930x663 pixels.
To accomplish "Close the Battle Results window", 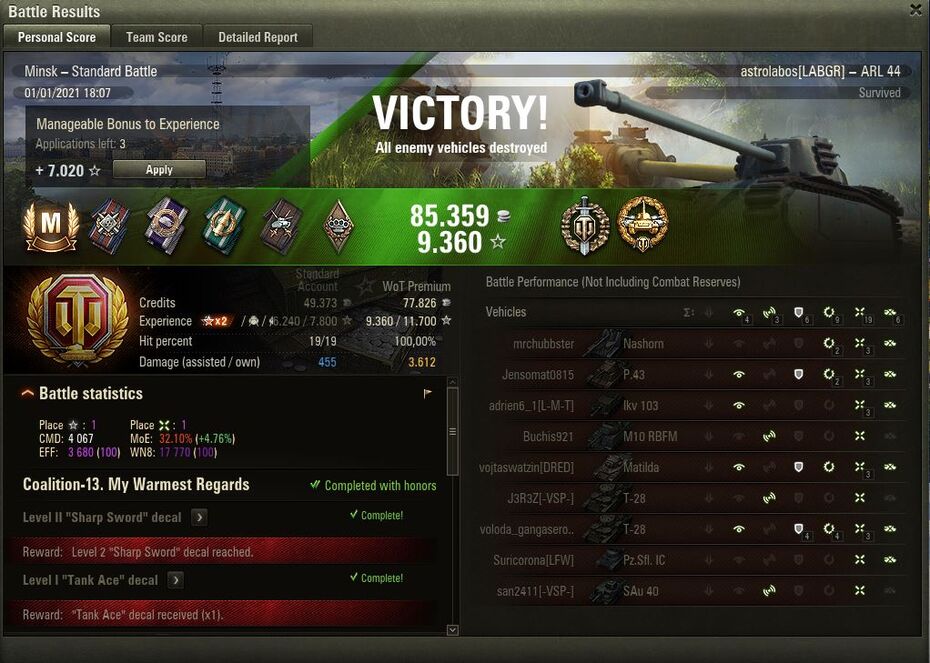I will click(915, 10).
